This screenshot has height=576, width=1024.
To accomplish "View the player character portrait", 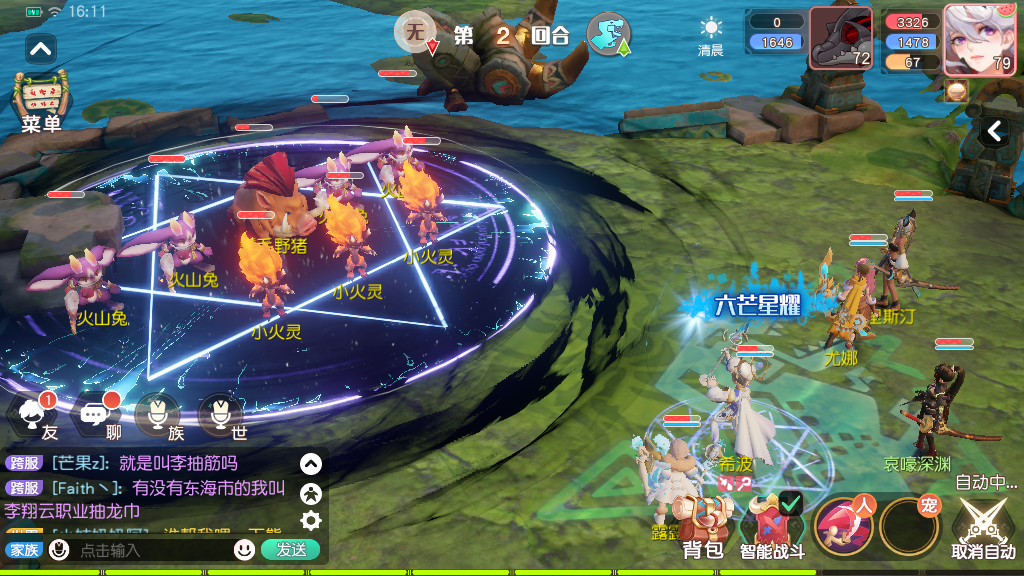I will pos(978,40).
